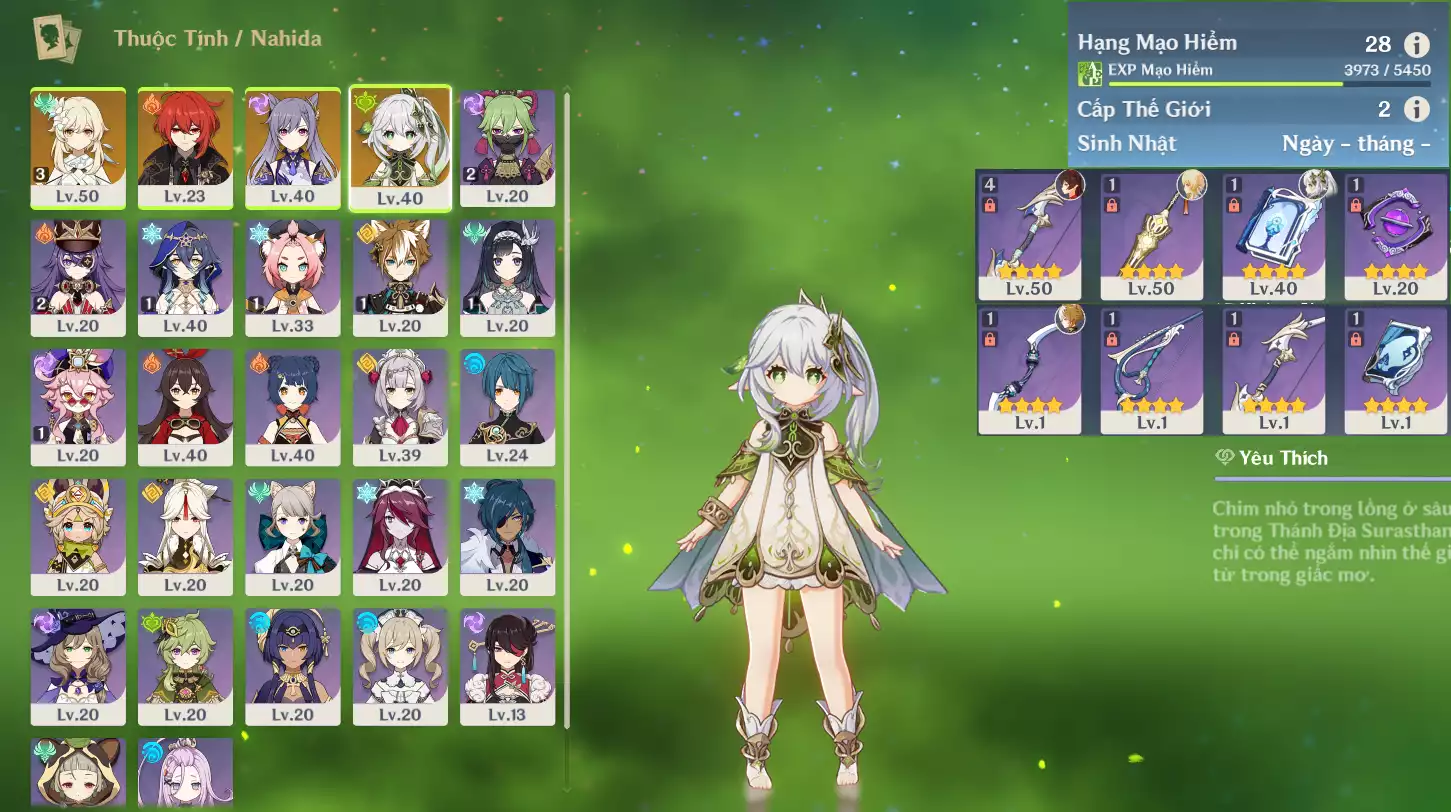1451x812 pixels.
Task: Choose Diona's Lv.33 portrait
Action: [x=292, y=277]
